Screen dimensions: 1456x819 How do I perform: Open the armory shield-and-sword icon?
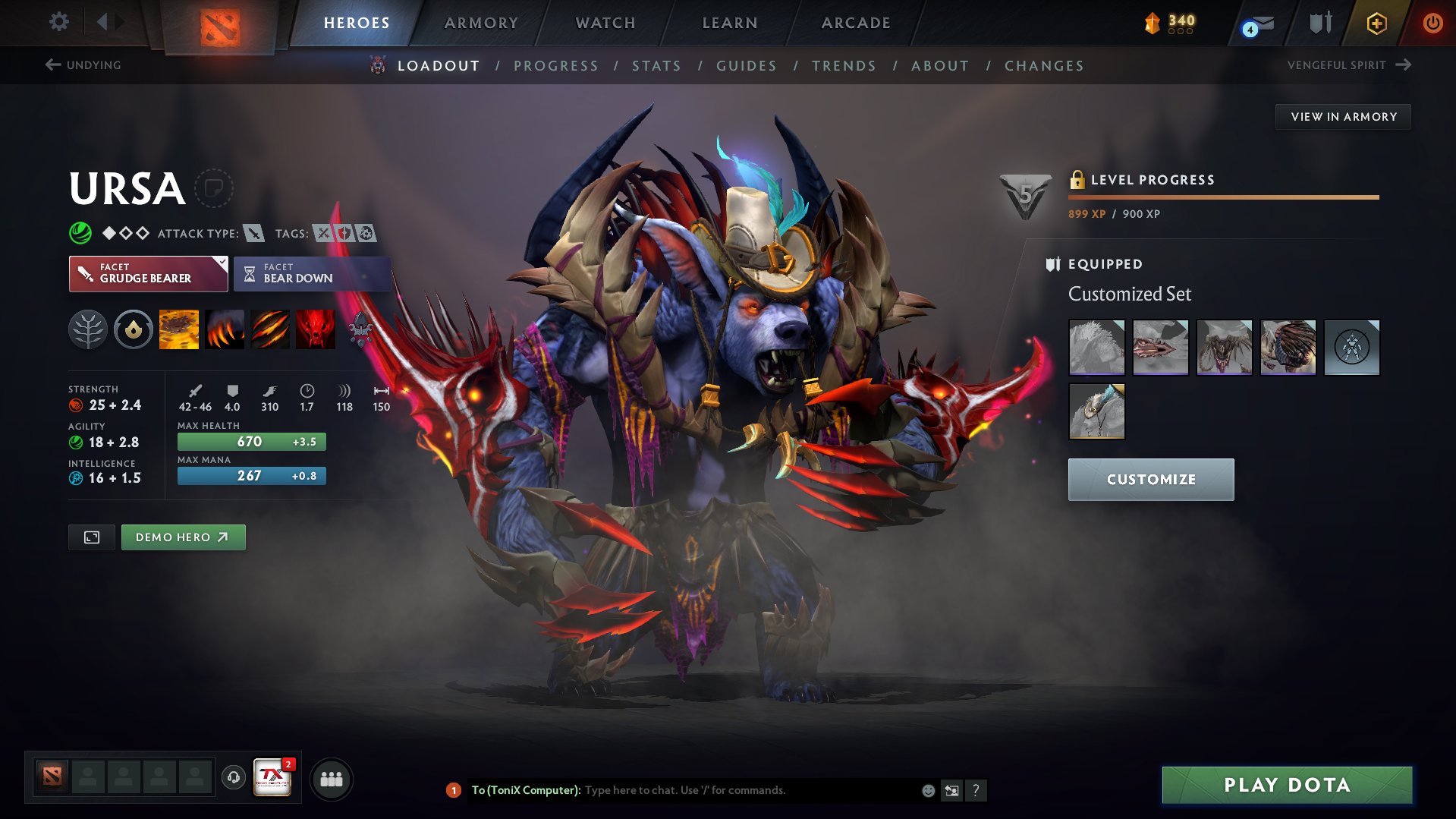1319,24
